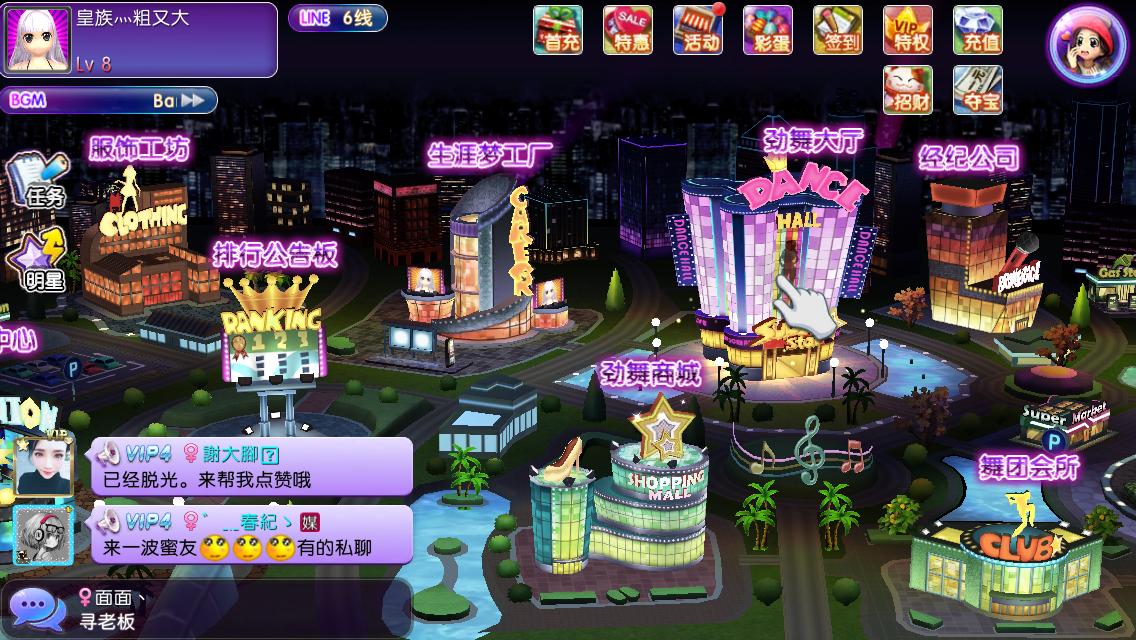Open the 招财 lucky cat icon

907,89
